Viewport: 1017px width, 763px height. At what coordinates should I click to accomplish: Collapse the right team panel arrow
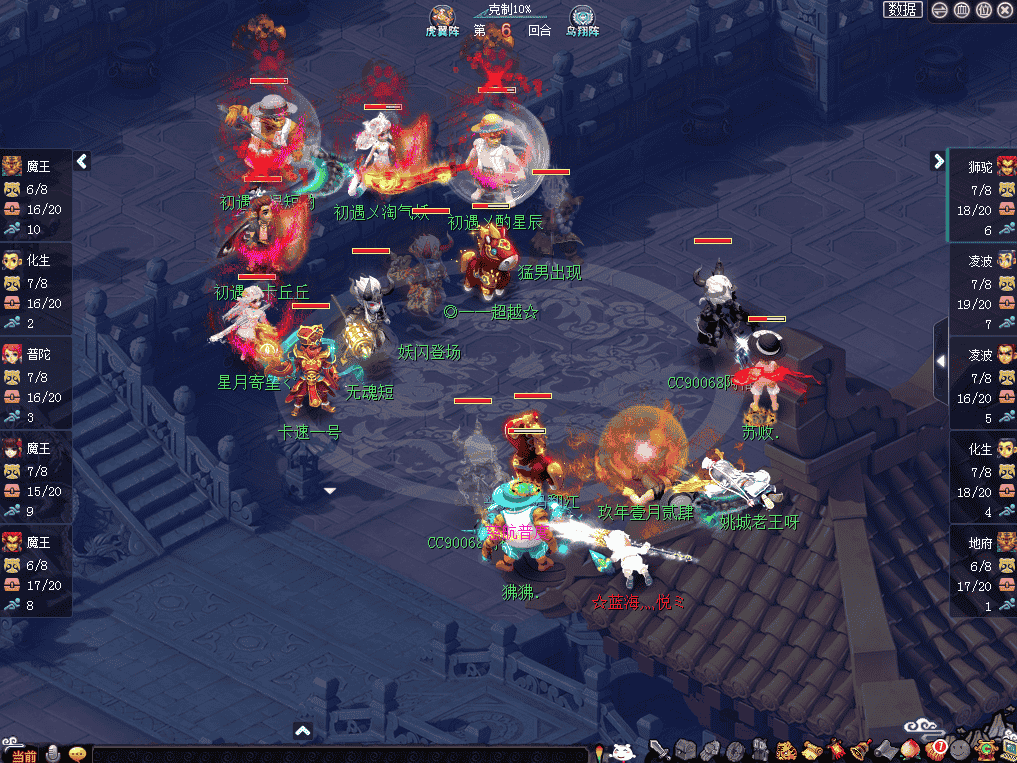pyautogui.click(x=938, y=161)
